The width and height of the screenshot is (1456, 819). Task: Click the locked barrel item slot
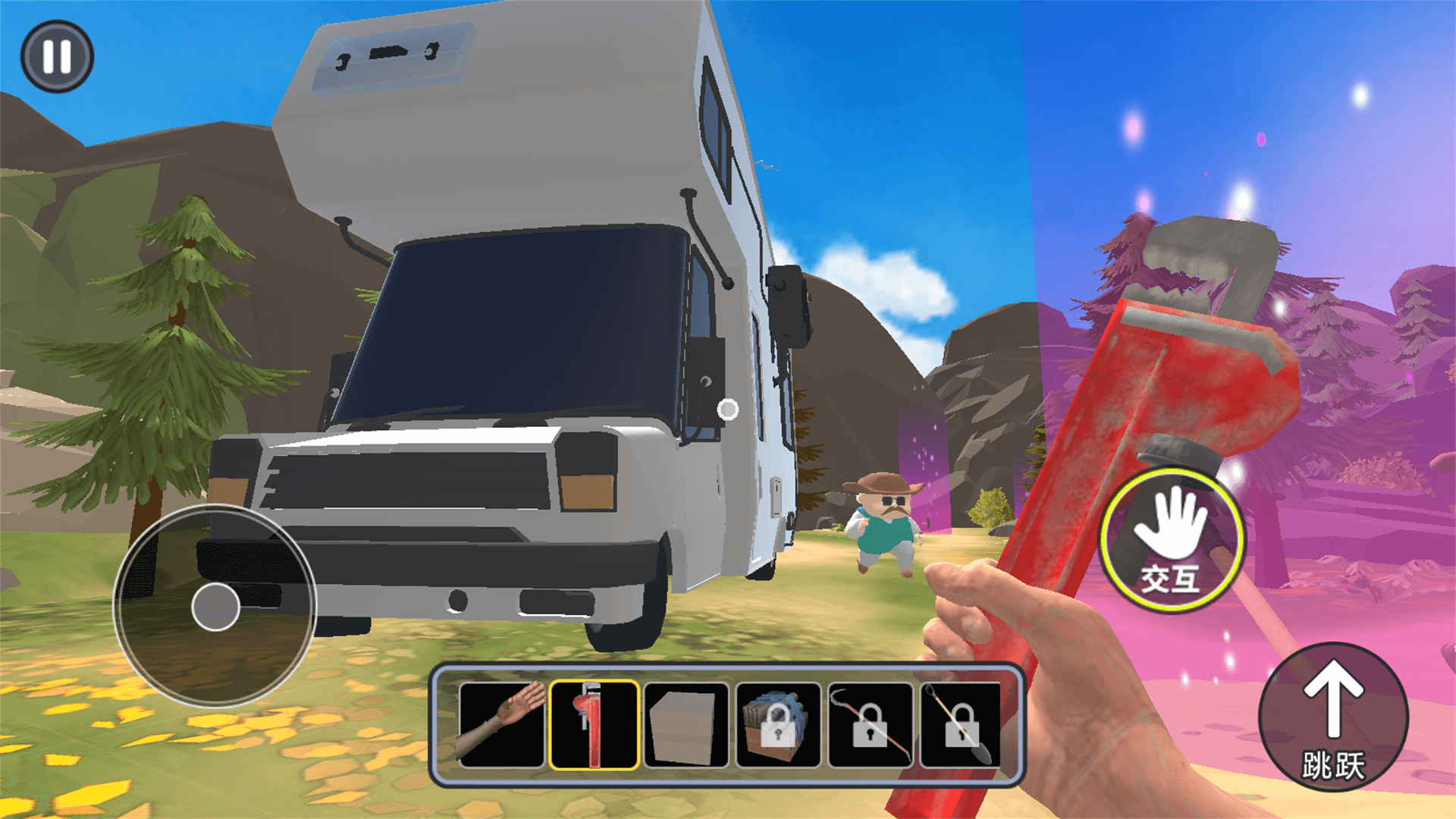pyautogui.click(x=778, y=725)
